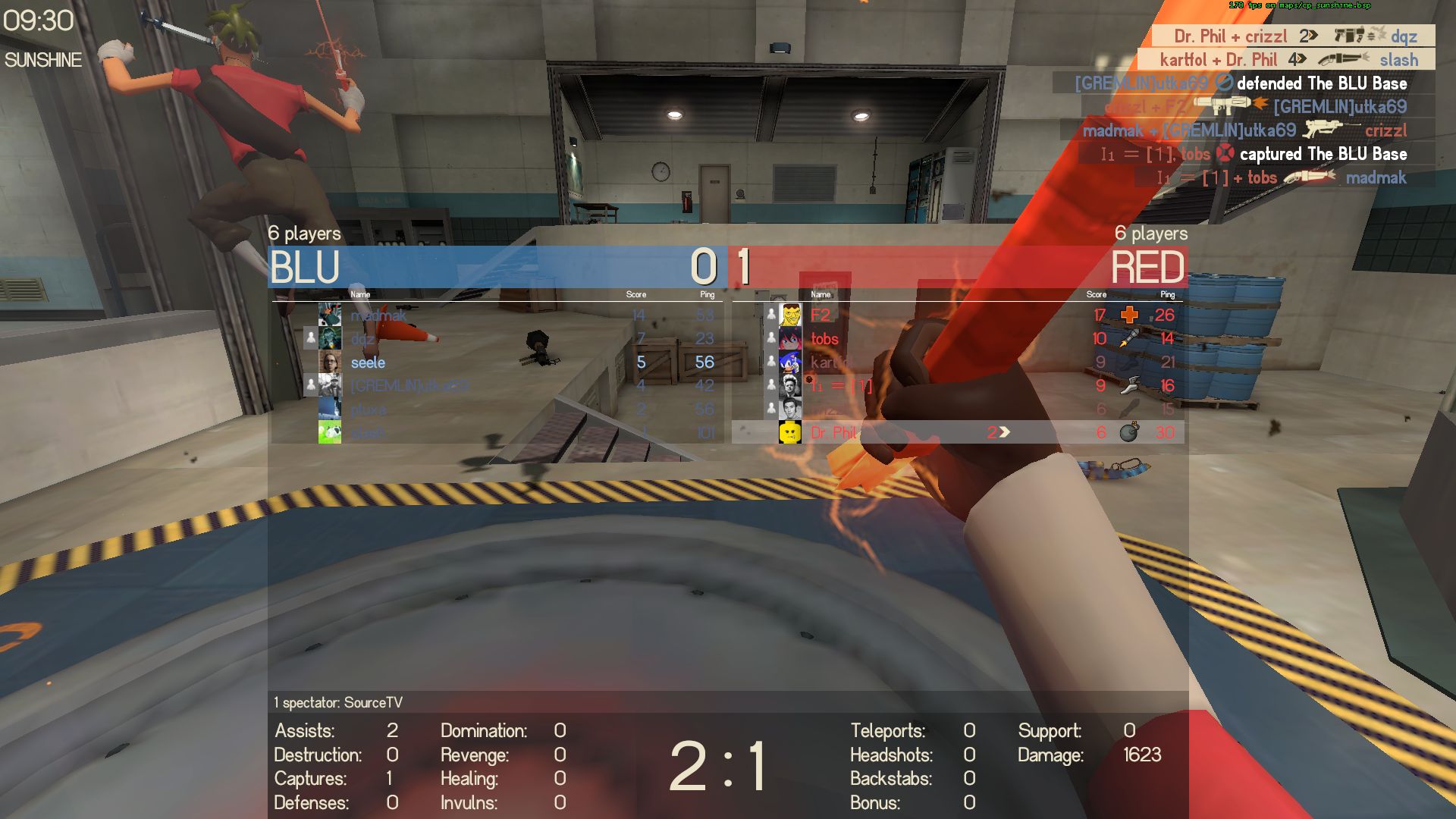Click Dr. Phil's yellow Lego head avatar
Screen dimensions: 1456x819
[790, 433]
